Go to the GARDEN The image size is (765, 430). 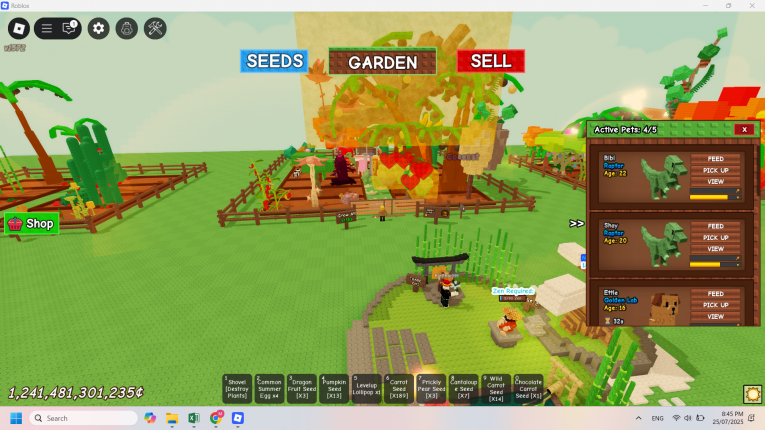[x=382, y=62]
